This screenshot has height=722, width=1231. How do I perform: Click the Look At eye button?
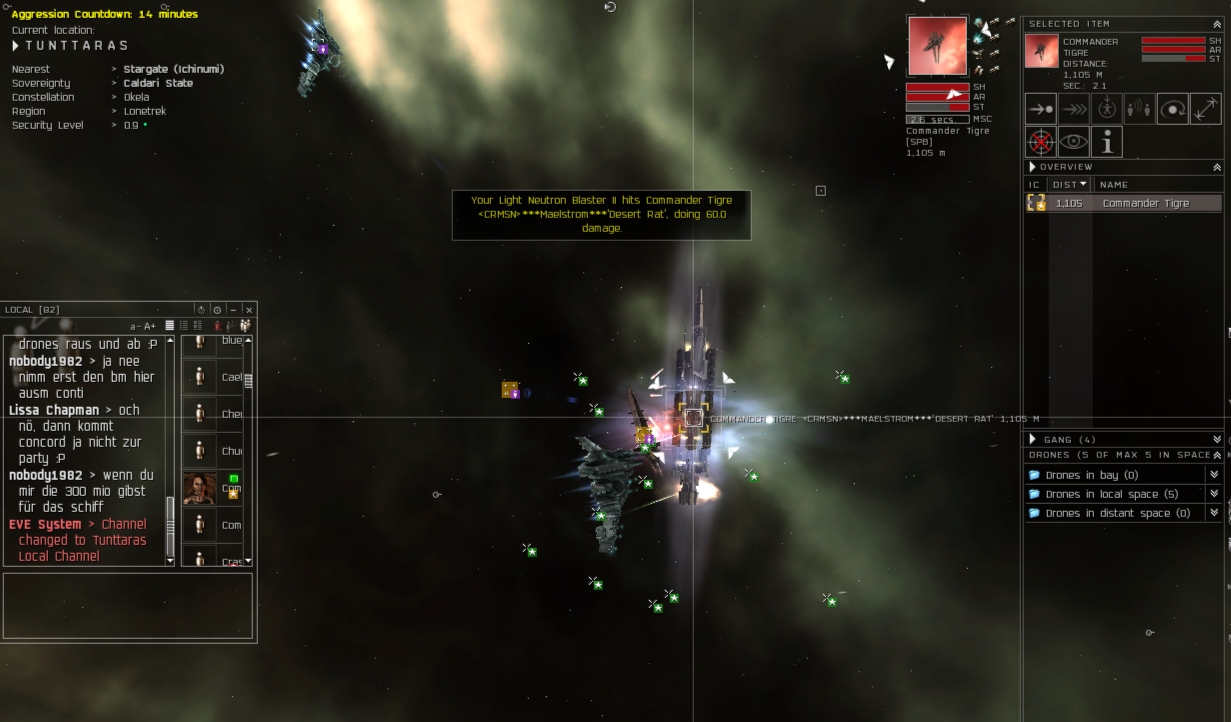pyautogui.click(x=1074, y=142)
